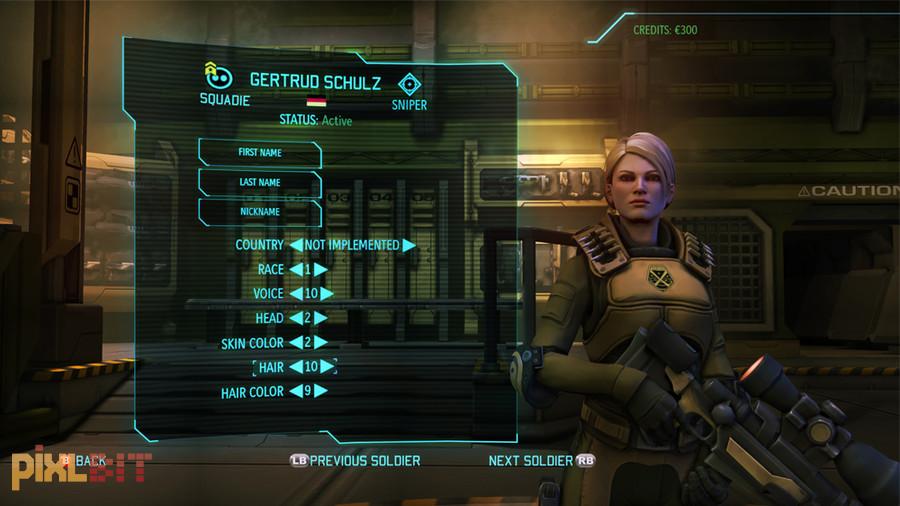
Task: Decrease the Race value
Action: (296, 269)
